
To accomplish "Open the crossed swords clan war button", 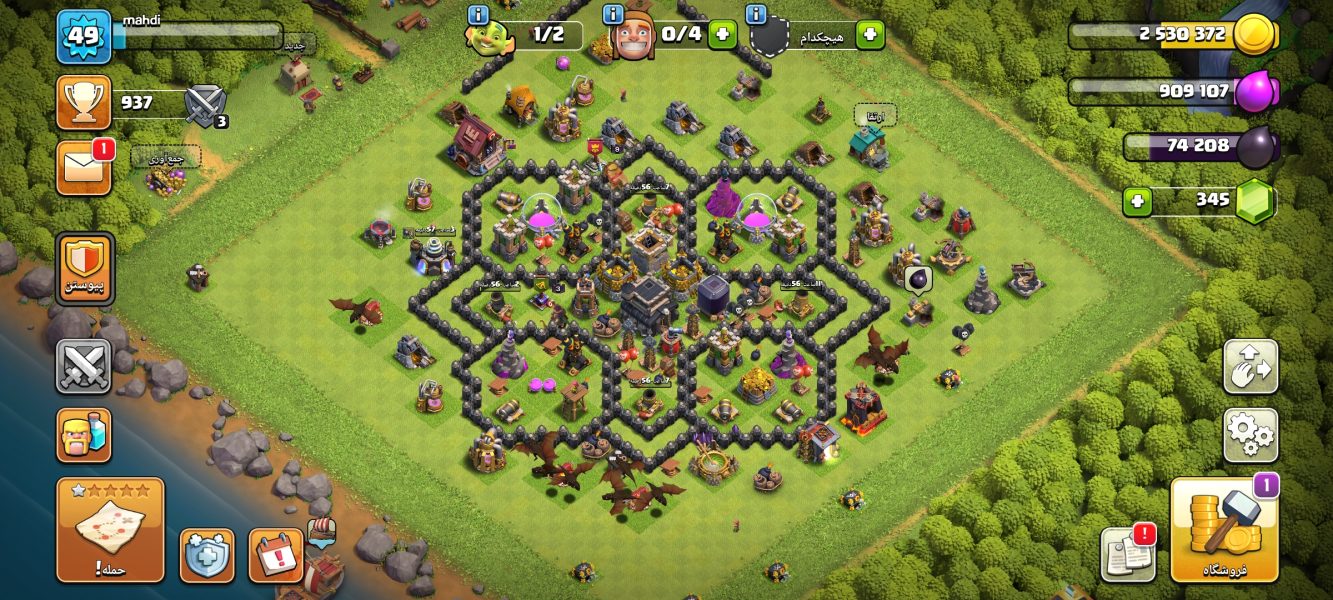I will 84,366.
